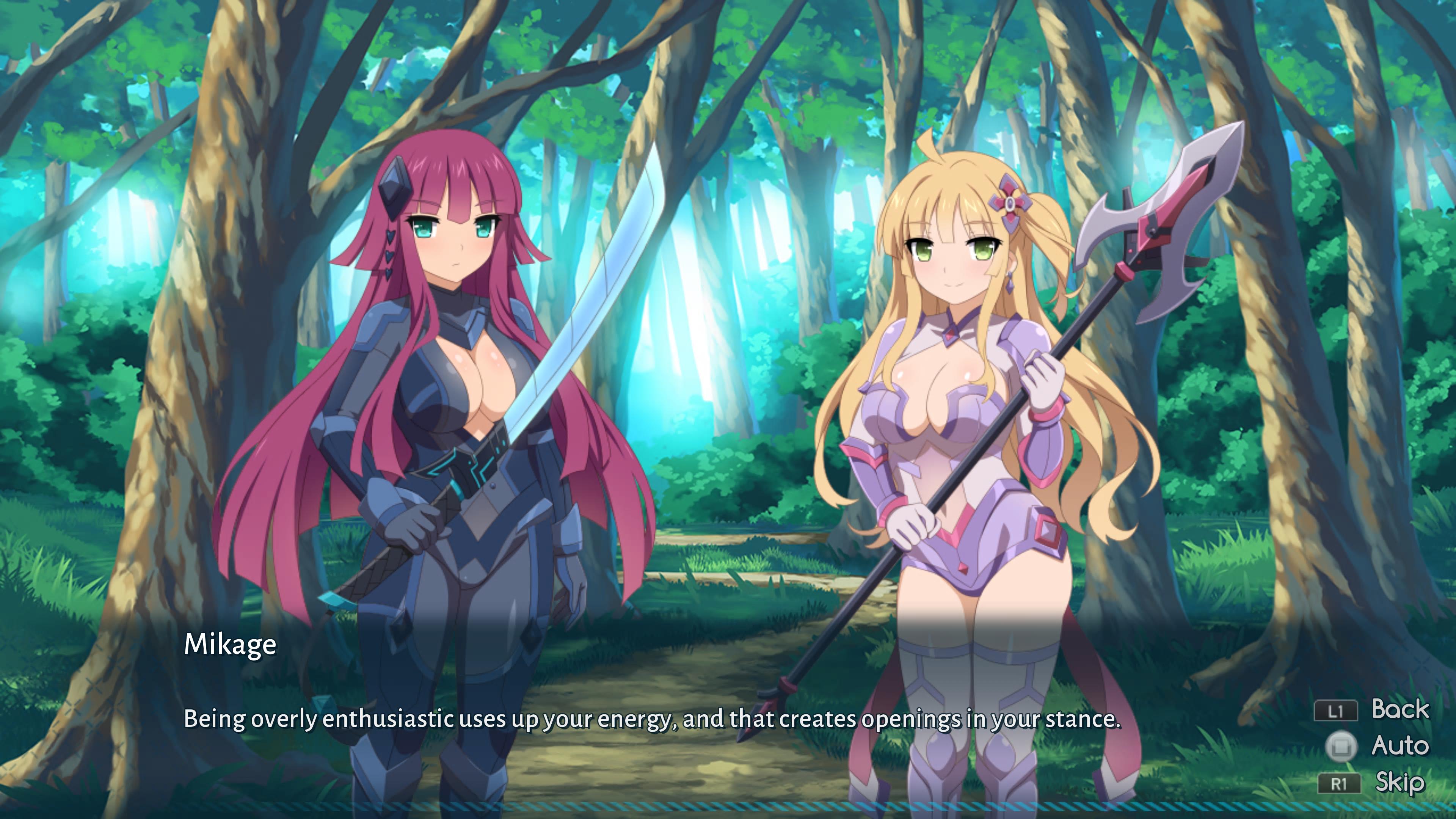Toggle Auto text advance mode
This screenshot has height=819, width=1456.
click(x=1399, y=745)
